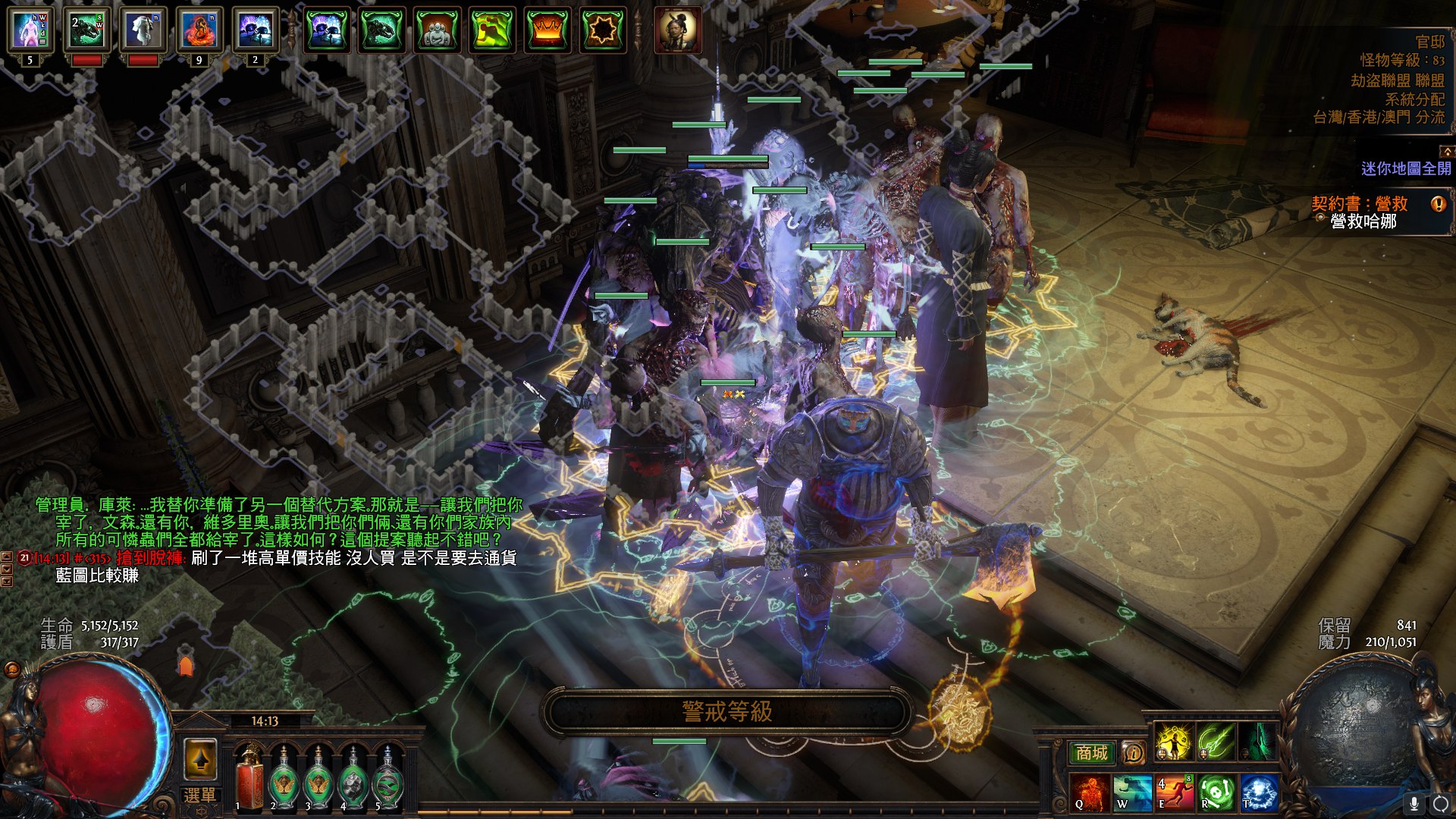The image size is (1456, 819).
Task: Click the 迷你地圖全開 minimap label
Action: [x=1405, y=168]
